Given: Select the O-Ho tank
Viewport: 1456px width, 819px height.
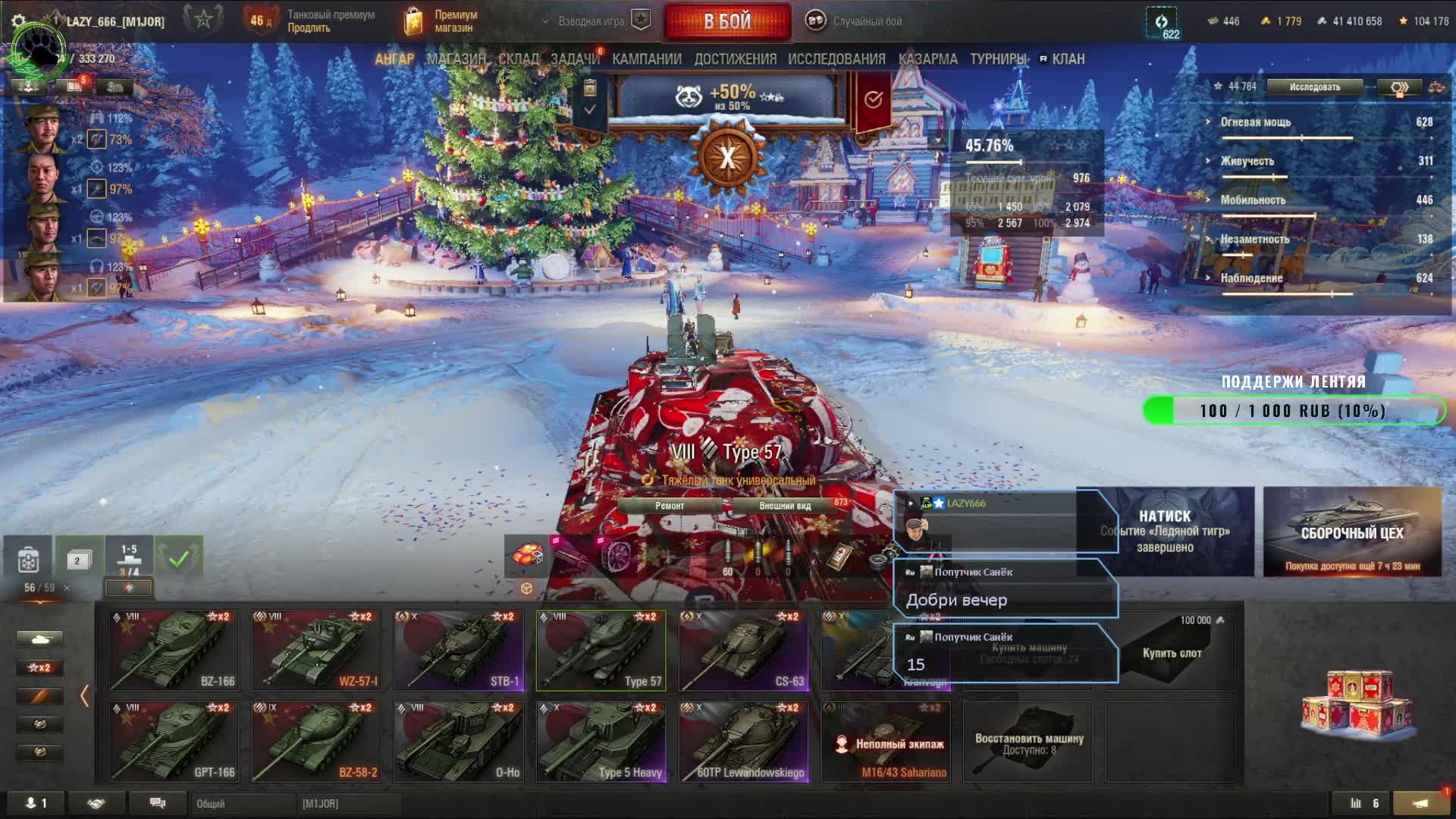Looking at the screenshot, I should 459,742.
